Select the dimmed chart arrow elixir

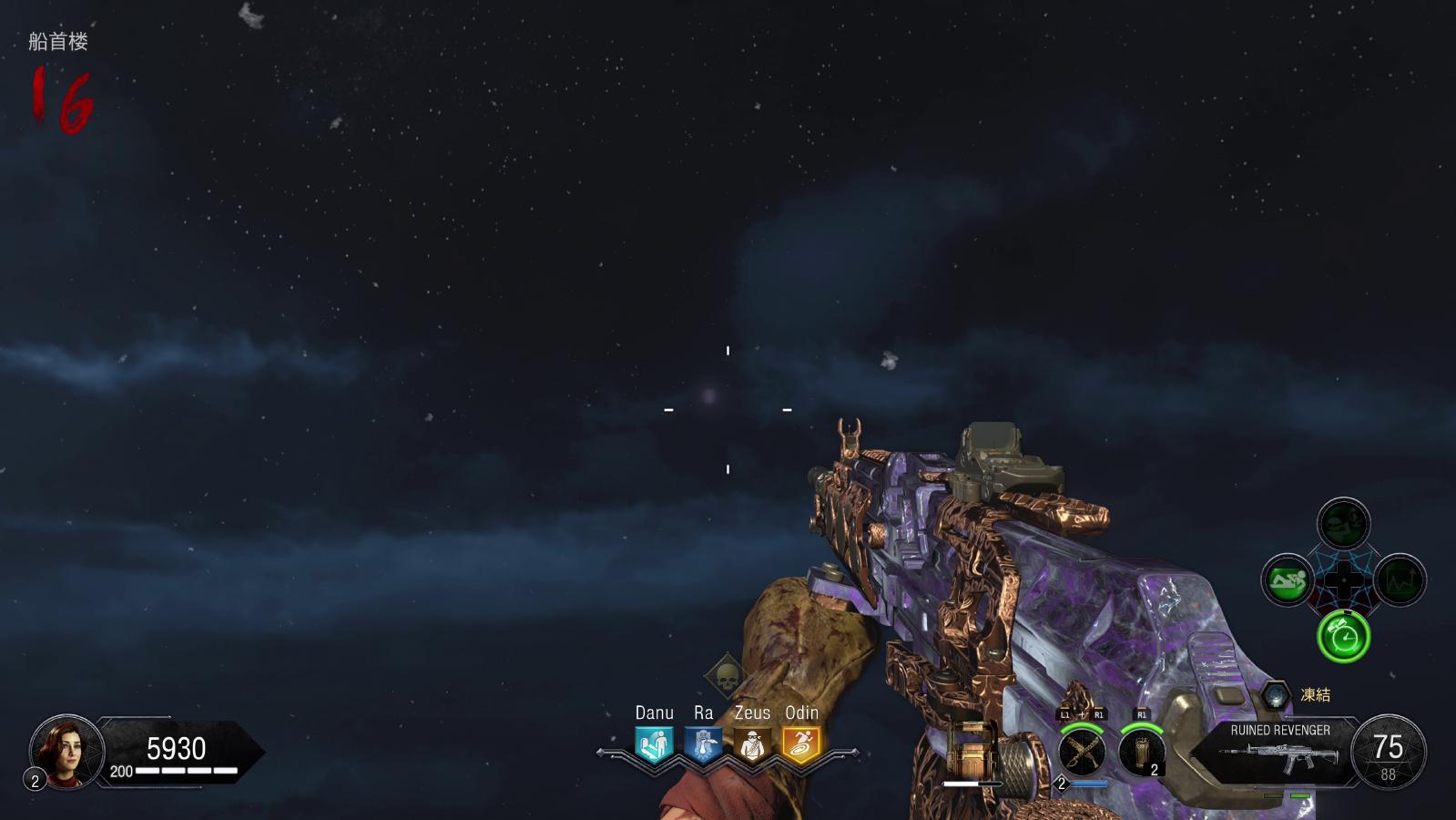pyautogui.click(x=1400, y=579)
